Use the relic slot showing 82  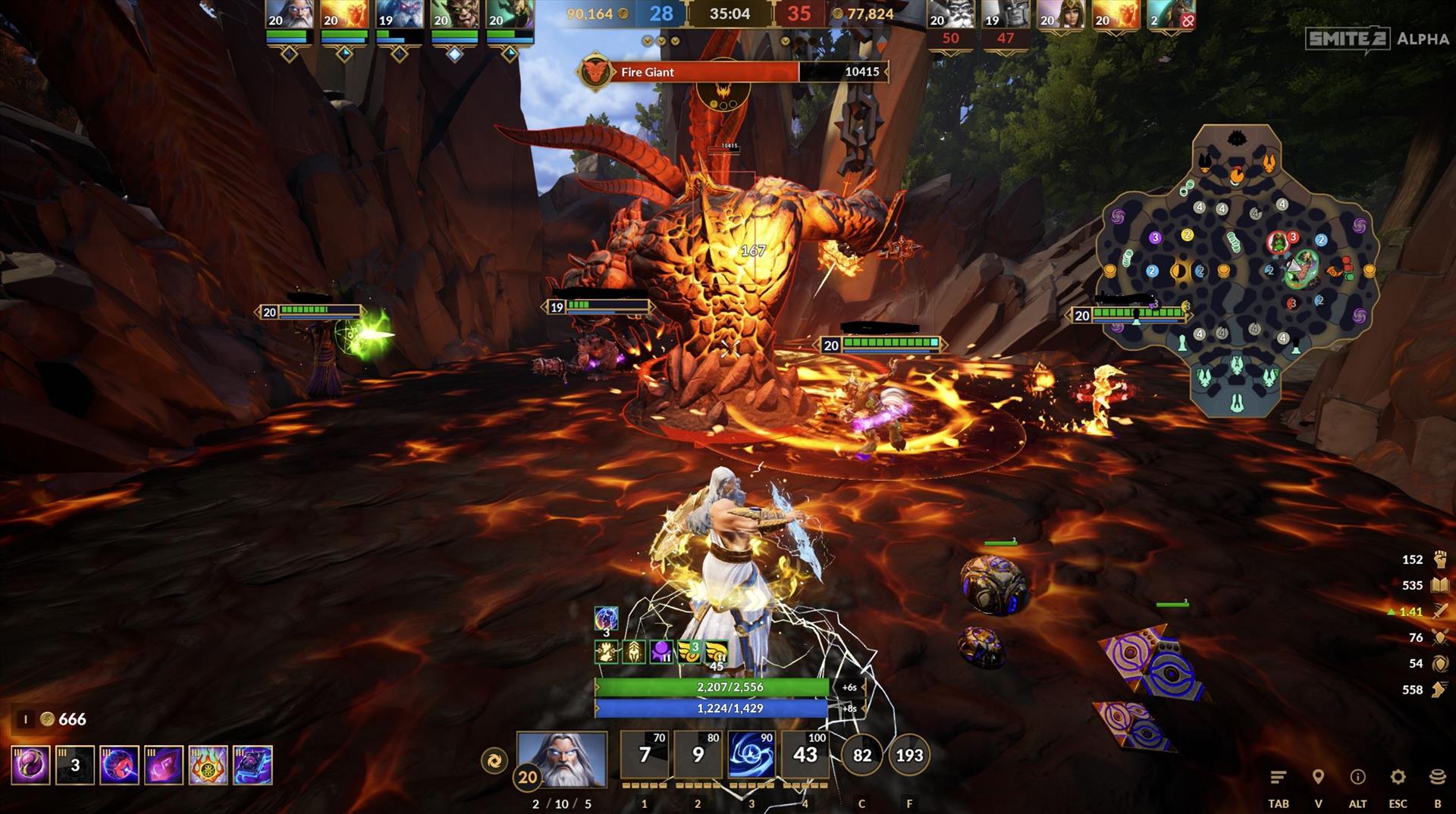862,755
